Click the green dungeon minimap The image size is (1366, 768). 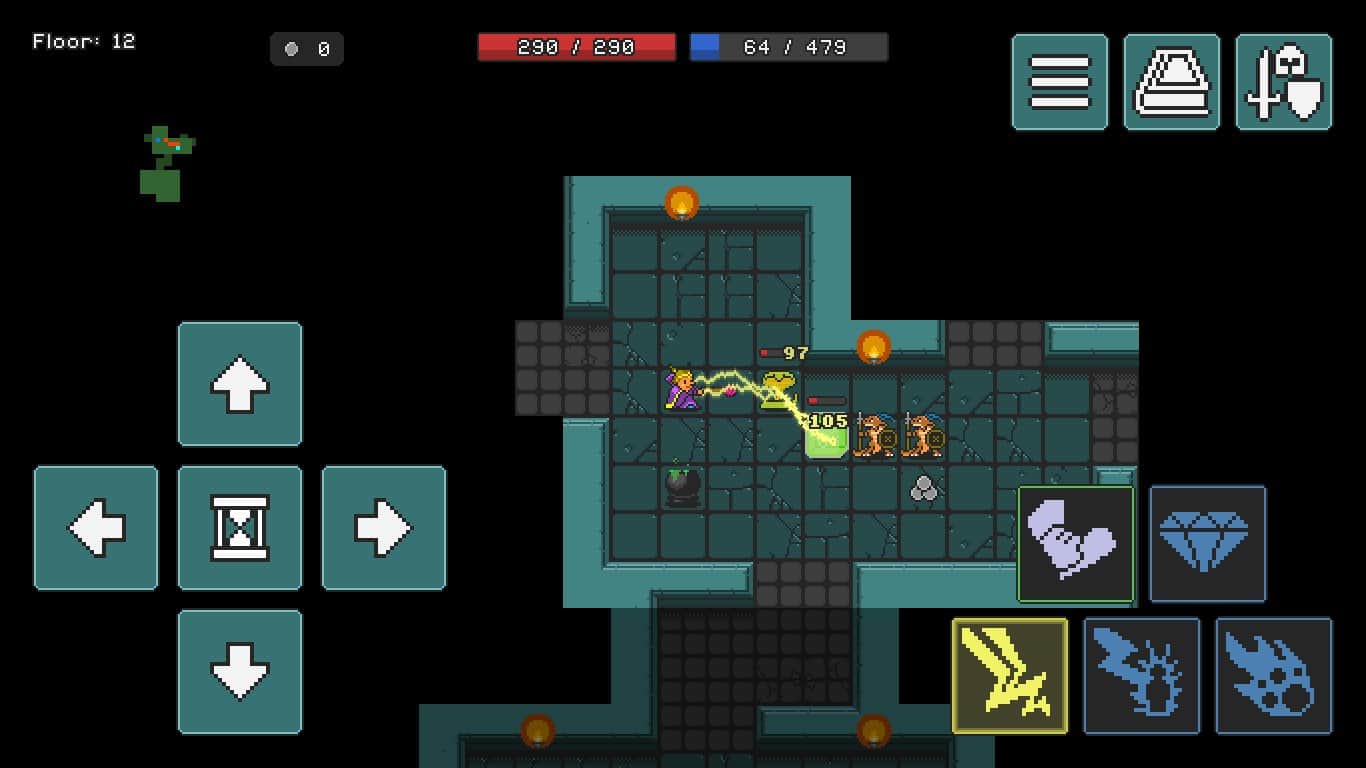coord(164,164)
